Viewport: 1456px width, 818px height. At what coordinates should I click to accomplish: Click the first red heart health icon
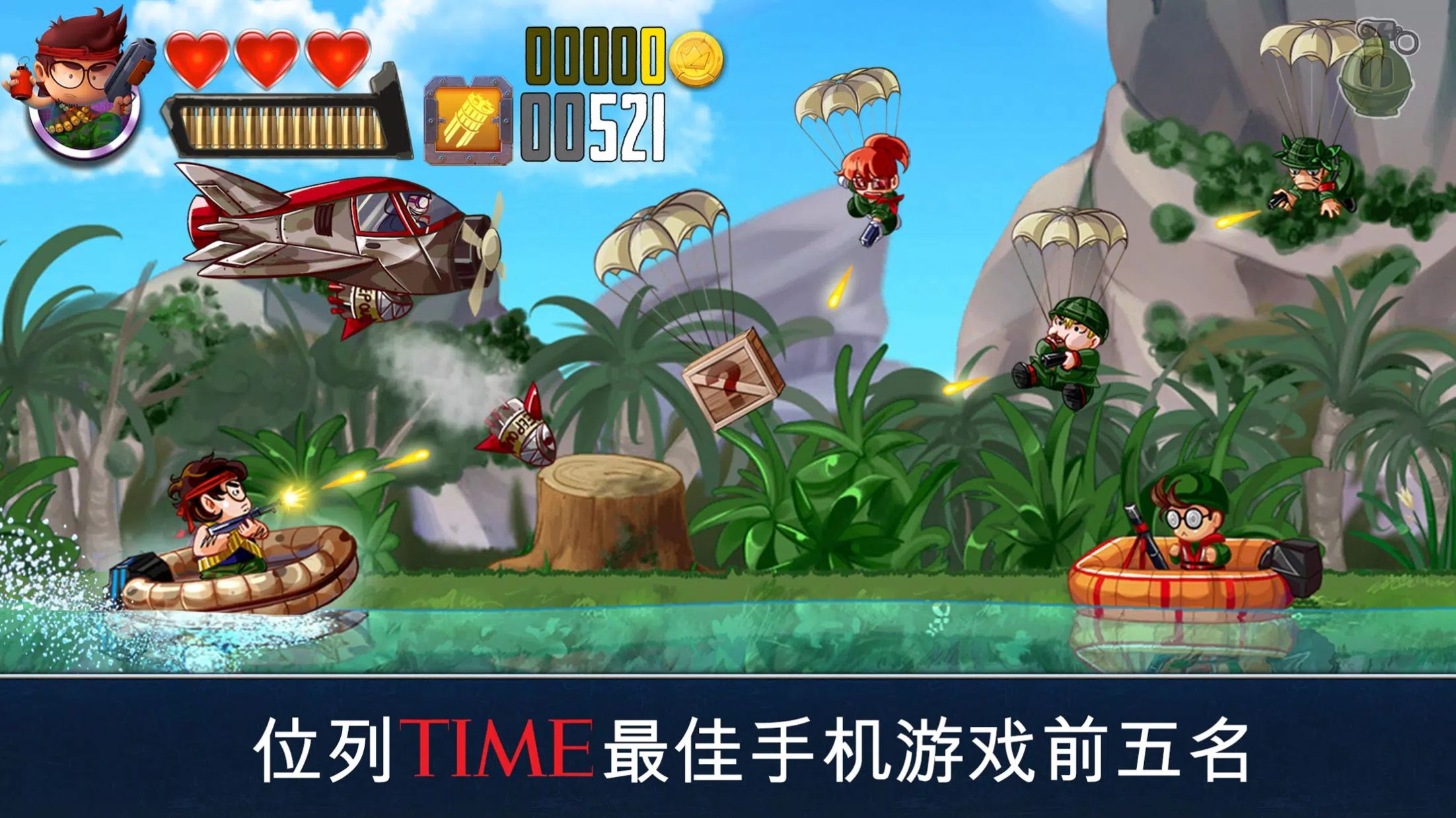(196, 59)
